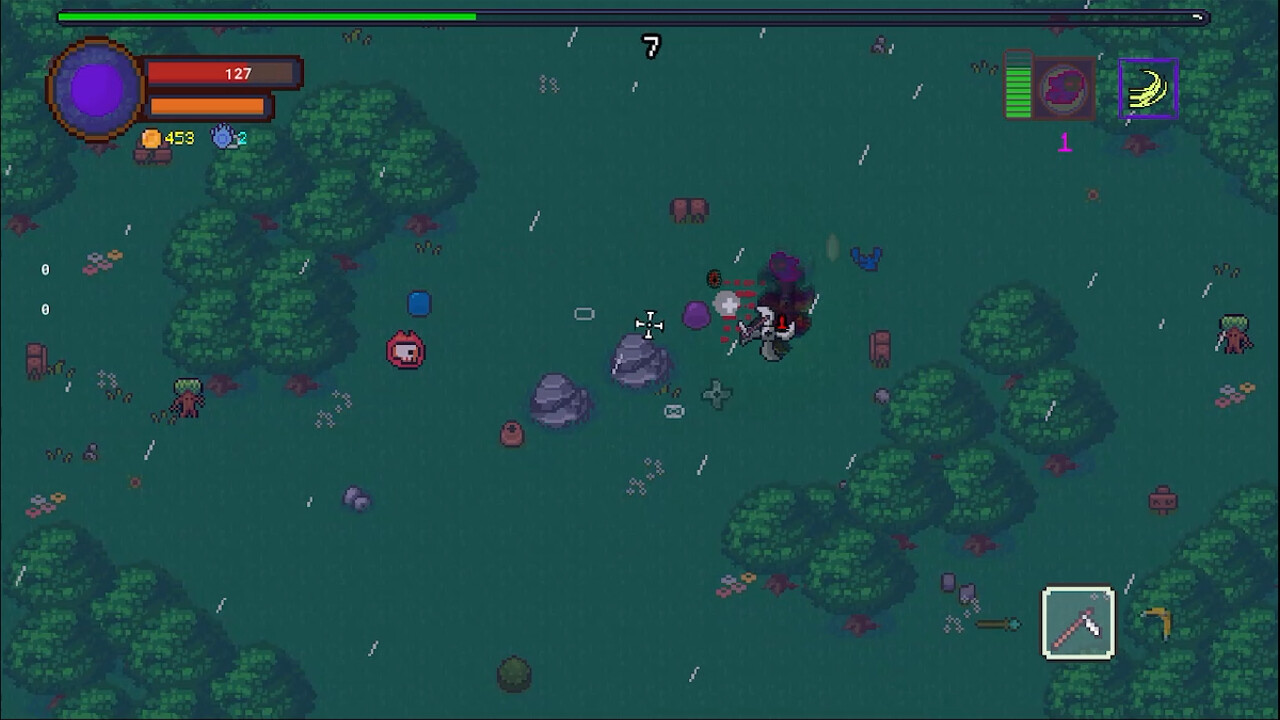This screenshot has height=720, width=1280.
Task: Click the crosshair cursor reticle
Action: pos(649,325)
